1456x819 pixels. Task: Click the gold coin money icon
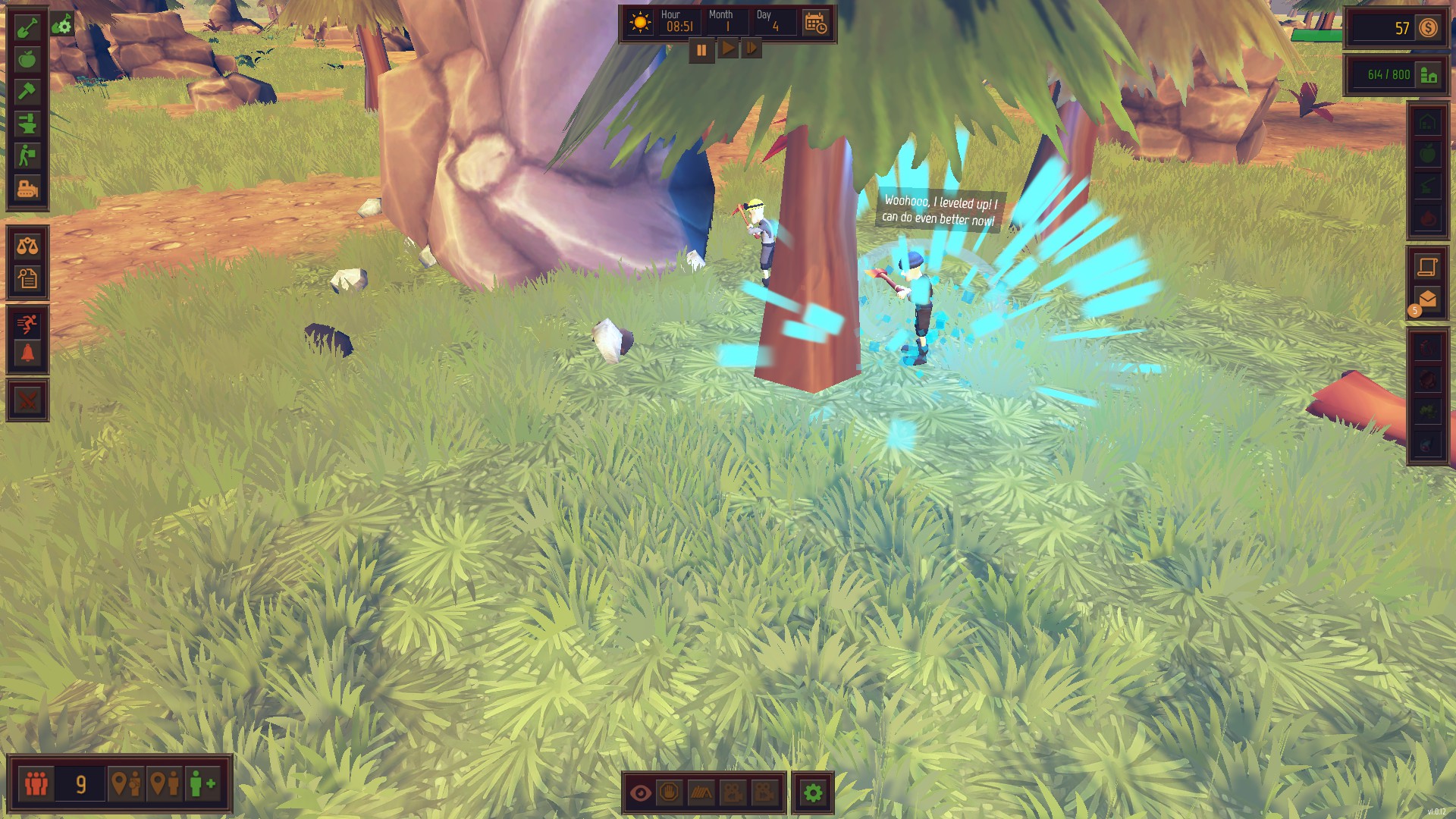pos(1429,28)
